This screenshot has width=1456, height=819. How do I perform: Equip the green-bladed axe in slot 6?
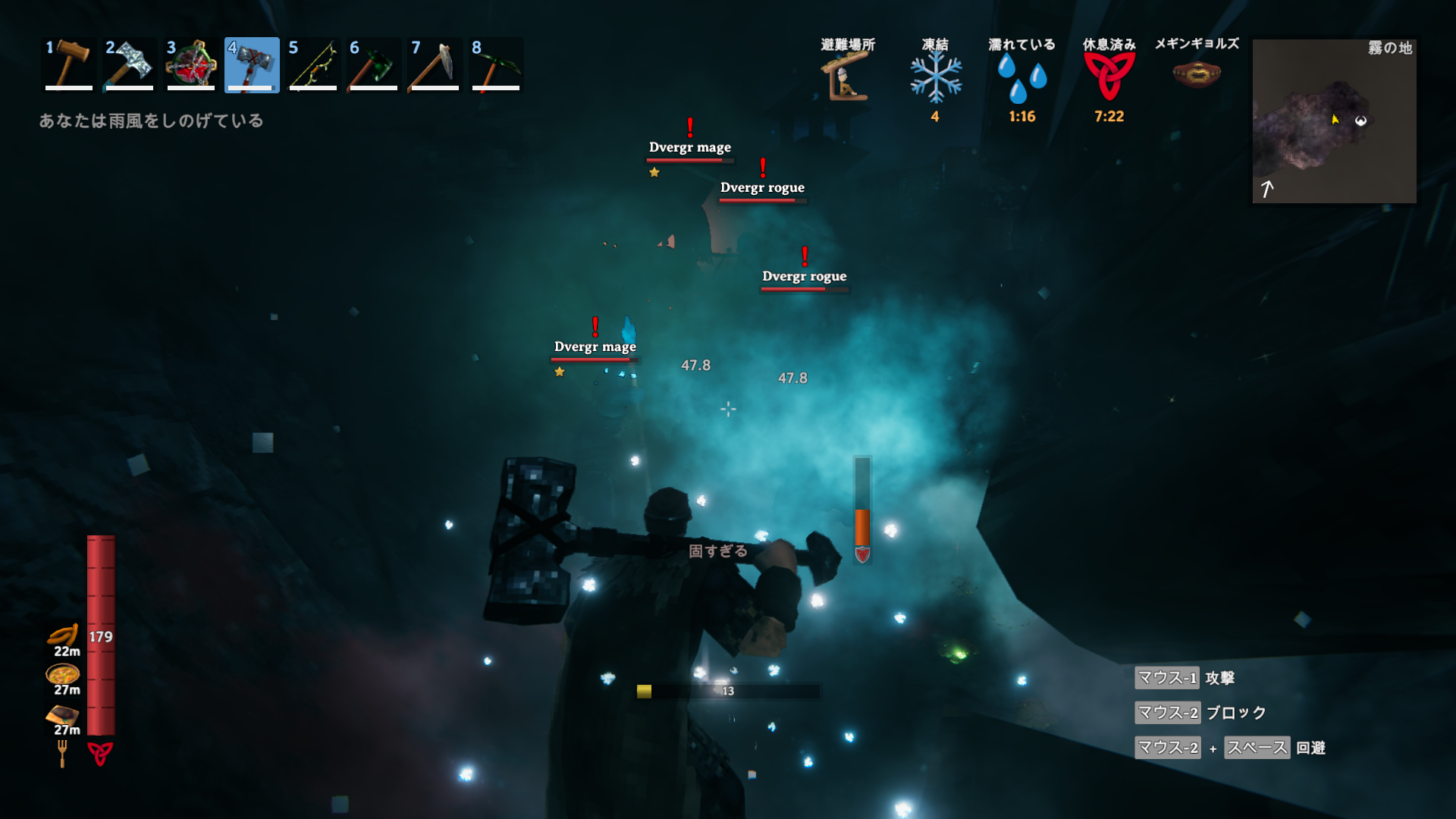[374, 65]
